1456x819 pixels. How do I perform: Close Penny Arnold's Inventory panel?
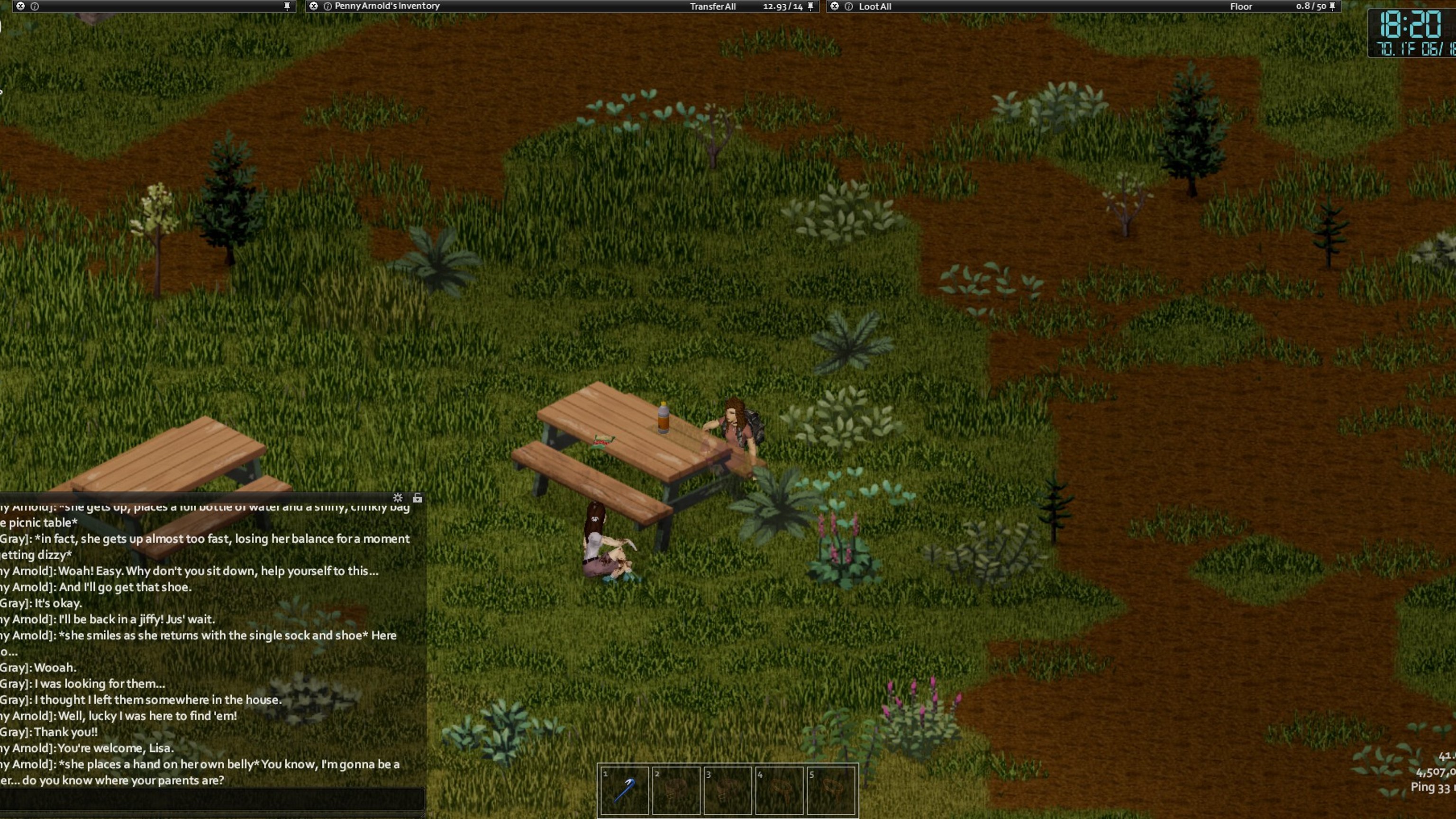314,6
